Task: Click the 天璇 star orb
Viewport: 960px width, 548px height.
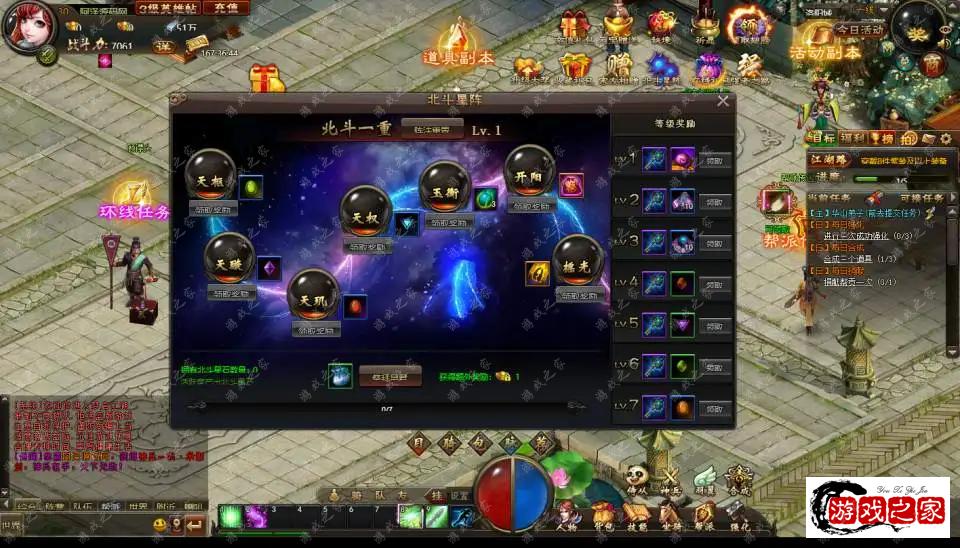Action: click(x=228, y=258)
